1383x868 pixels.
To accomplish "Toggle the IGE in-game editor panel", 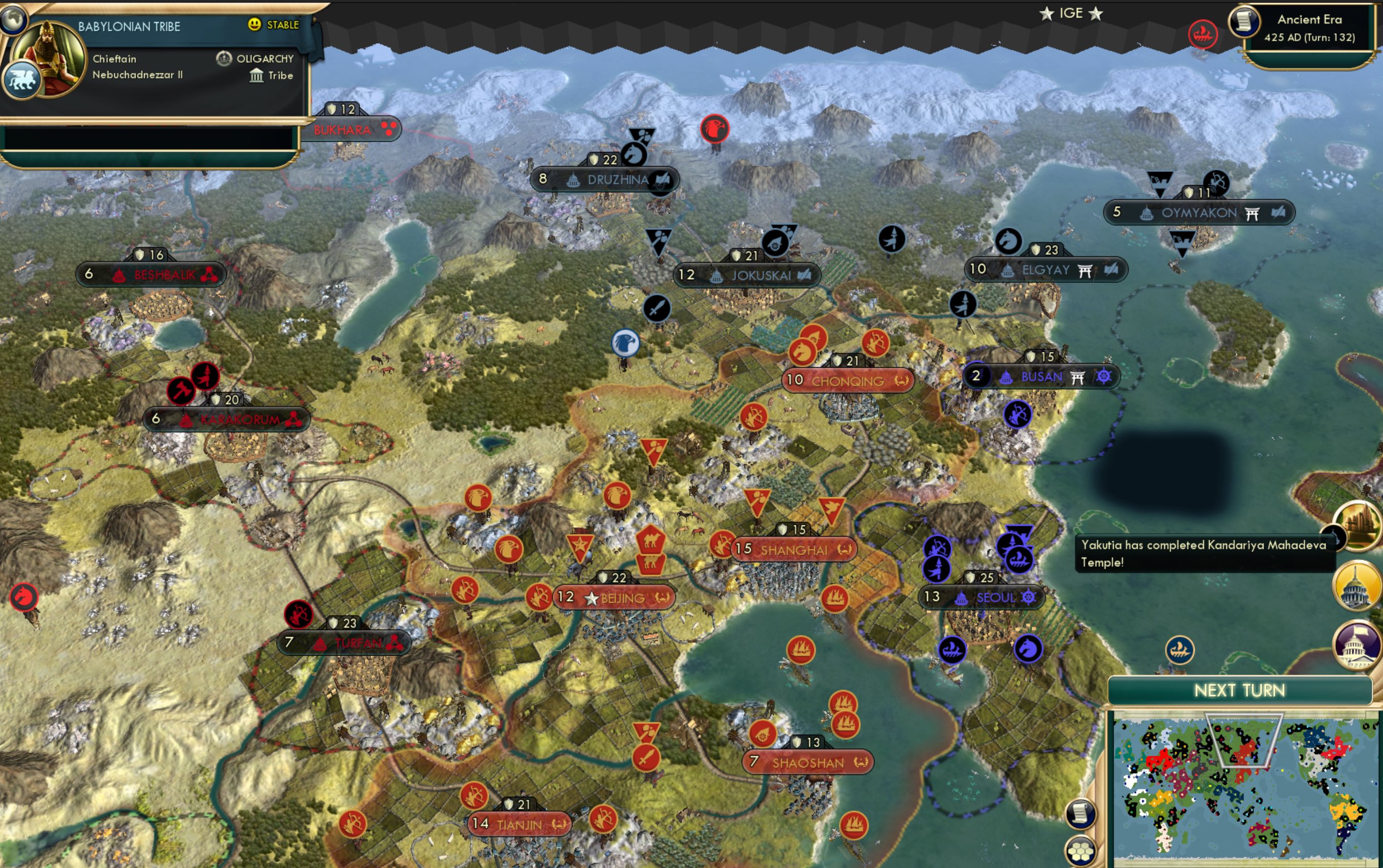I will [x=1073, y=13].
